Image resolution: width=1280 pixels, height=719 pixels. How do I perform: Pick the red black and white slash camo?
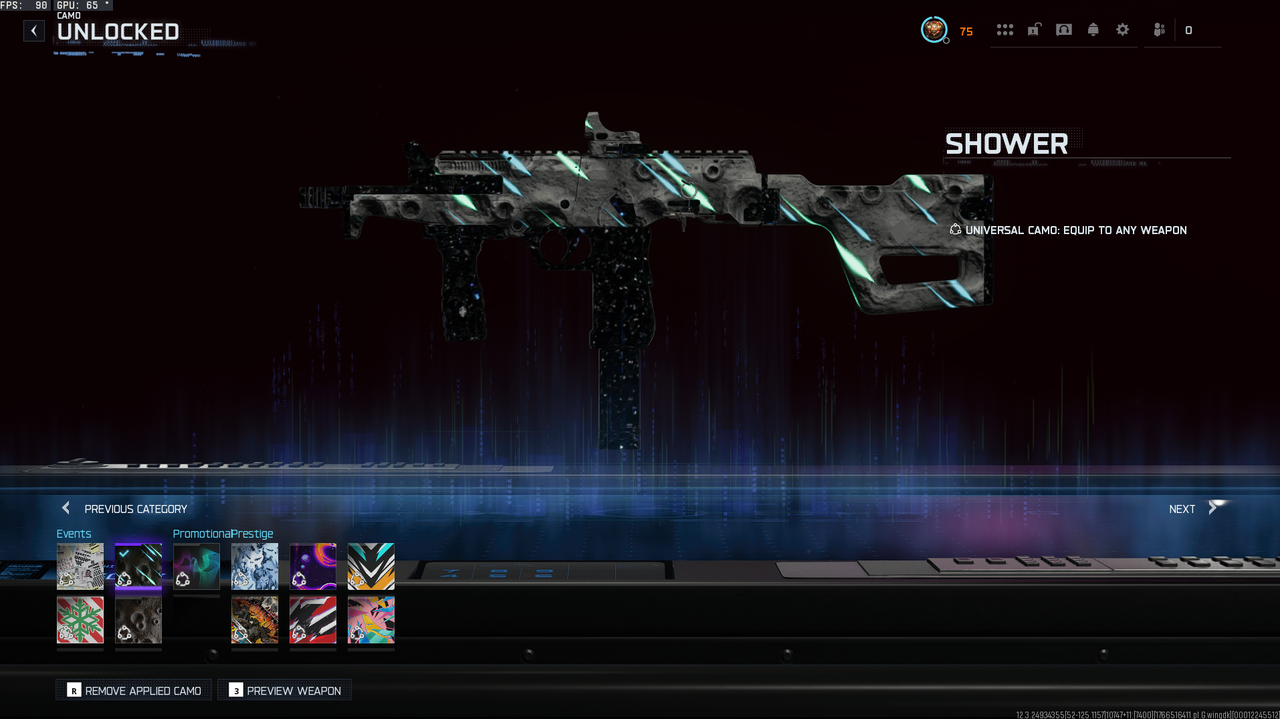313,620
